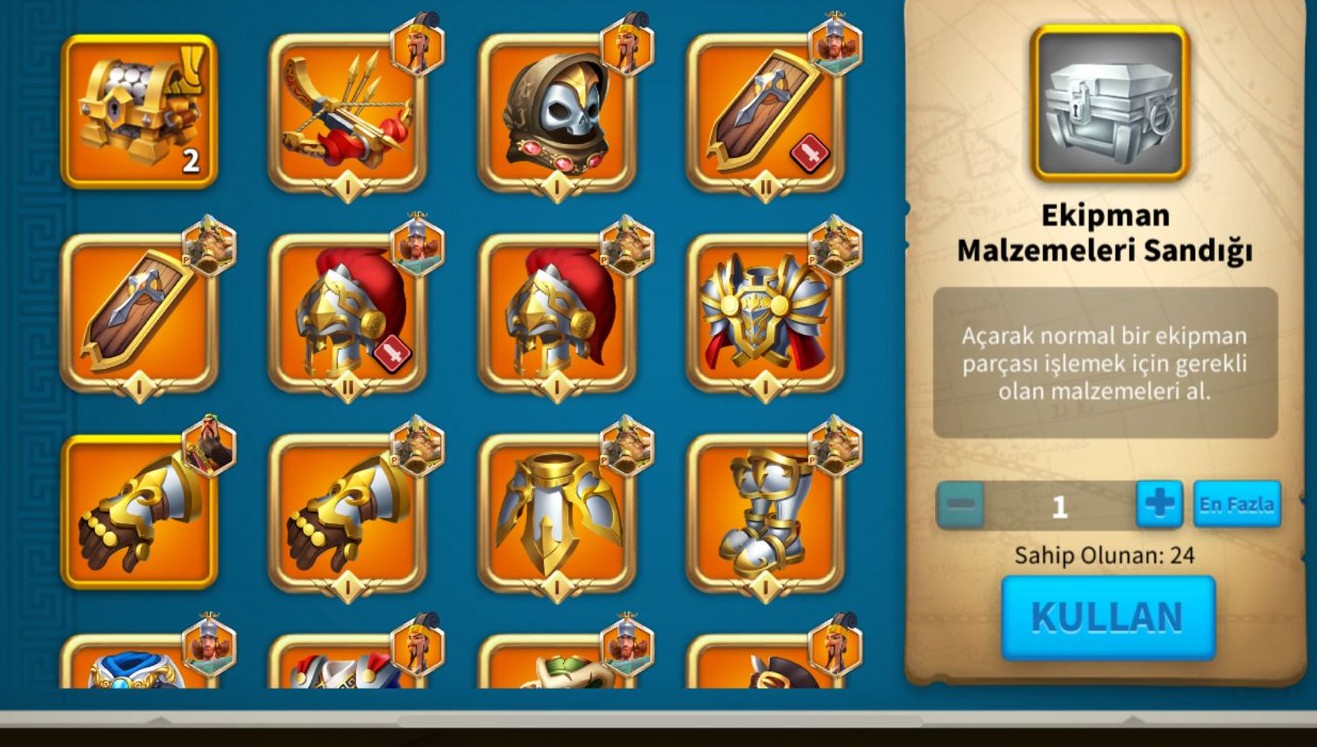Select the red-plumed helmet without a badge
Screen dimensions: 1317x747
[x=556, y=312]
